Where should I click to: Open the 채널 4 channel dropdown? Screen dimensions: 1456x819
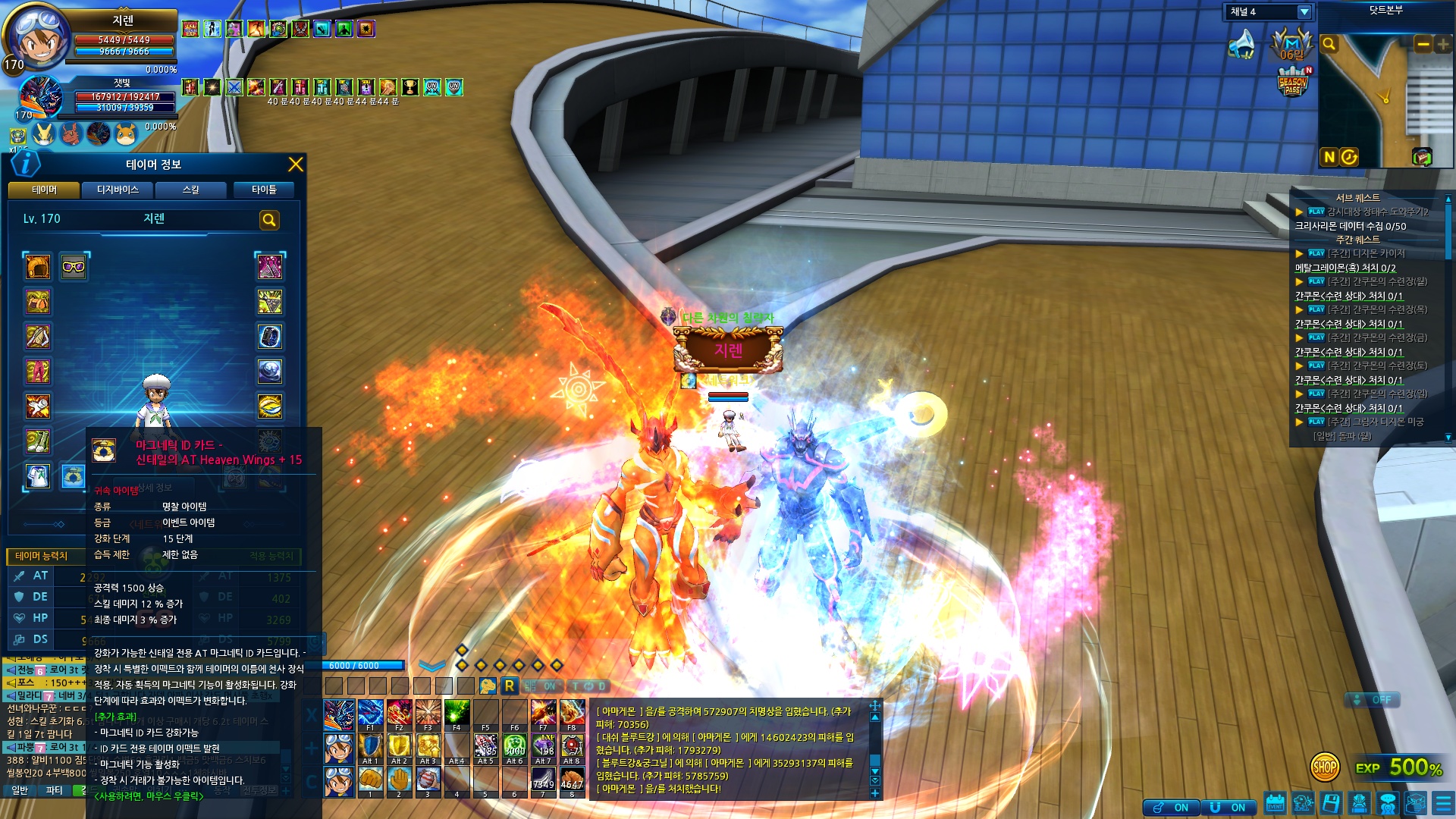(x=1304, y=12)
